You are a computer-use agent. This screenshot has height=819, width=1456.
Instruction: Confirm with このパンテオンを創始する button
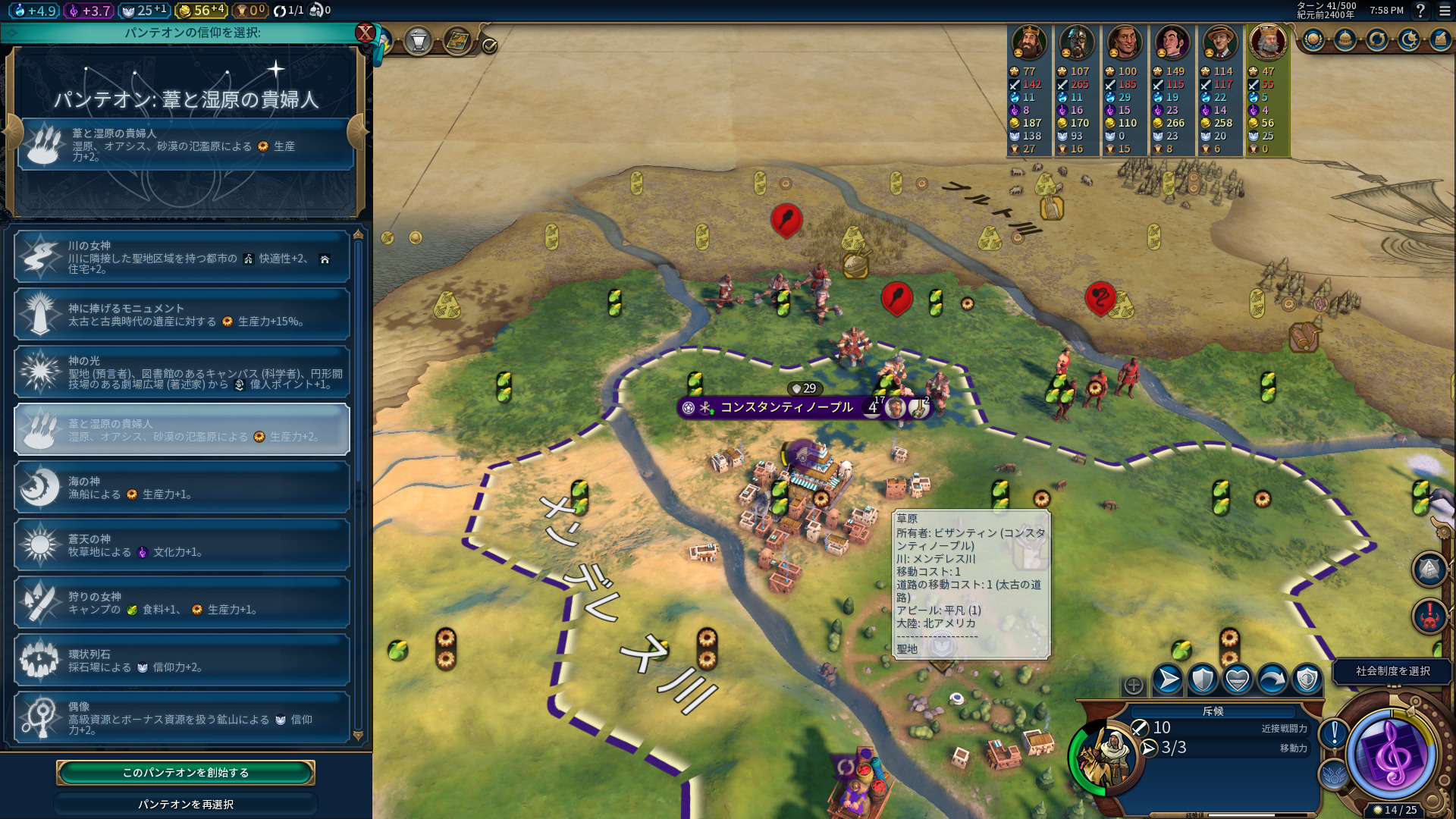pos(186,772)
